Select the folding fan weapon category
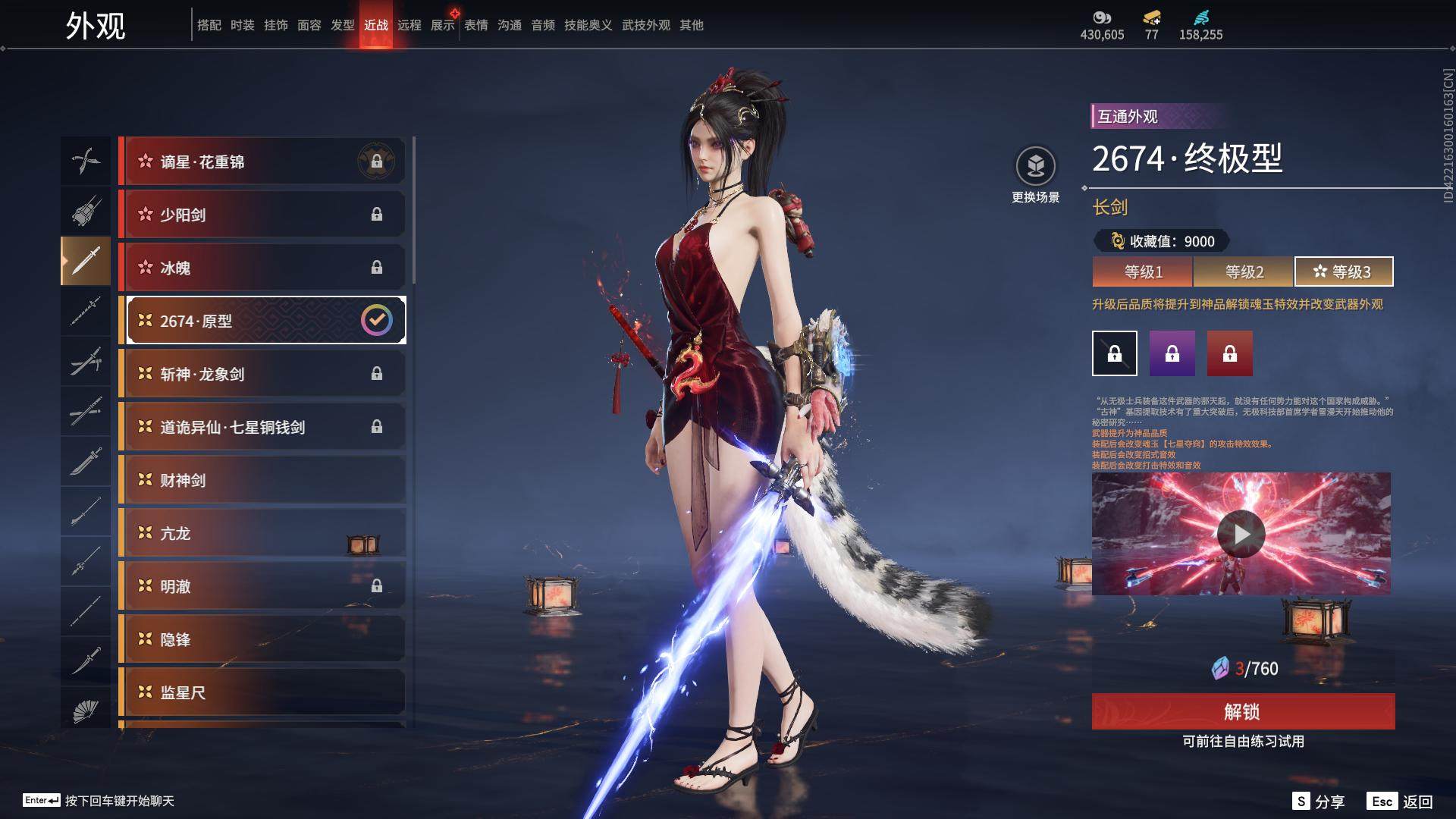1456x819 pixels. point(86,711)
